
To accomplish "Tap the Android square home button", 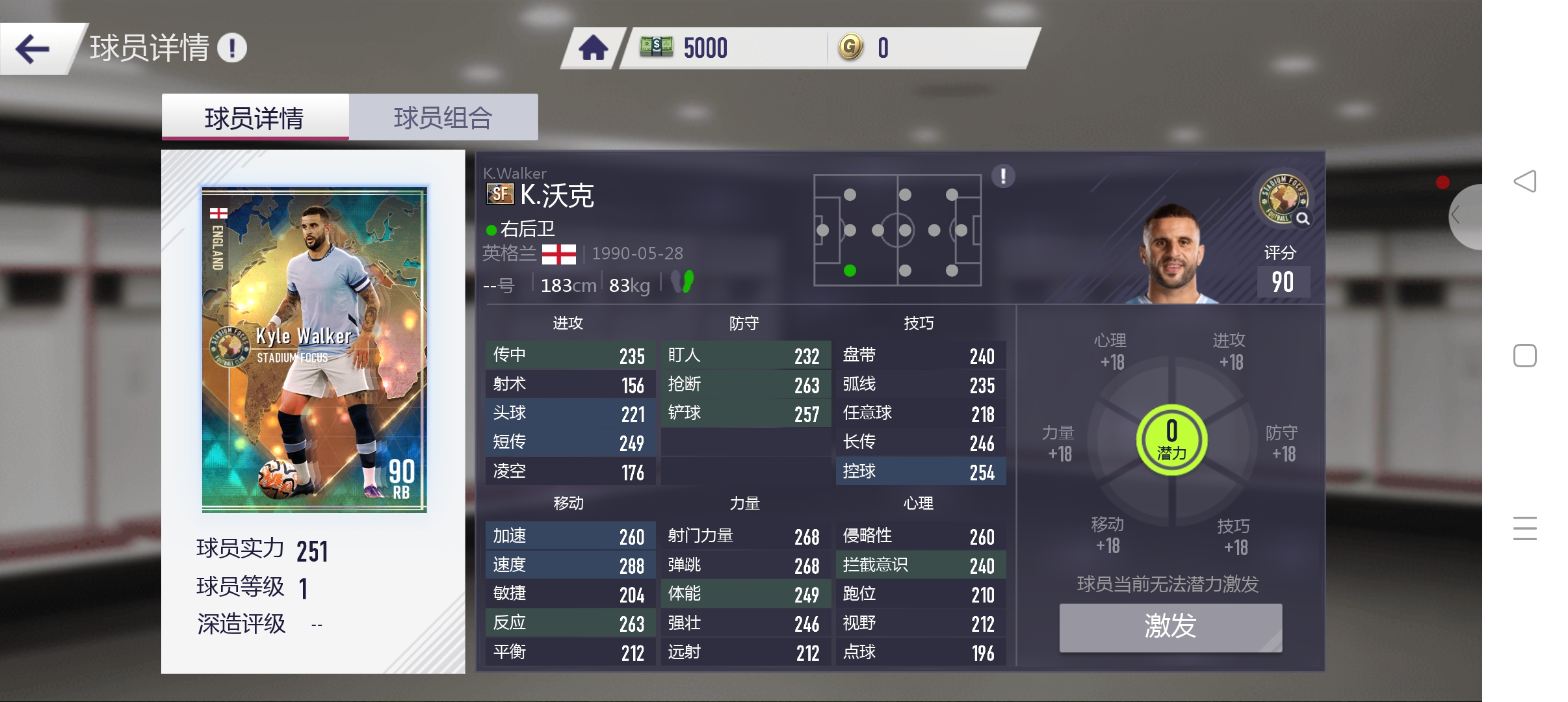I will pos(1524,356).
